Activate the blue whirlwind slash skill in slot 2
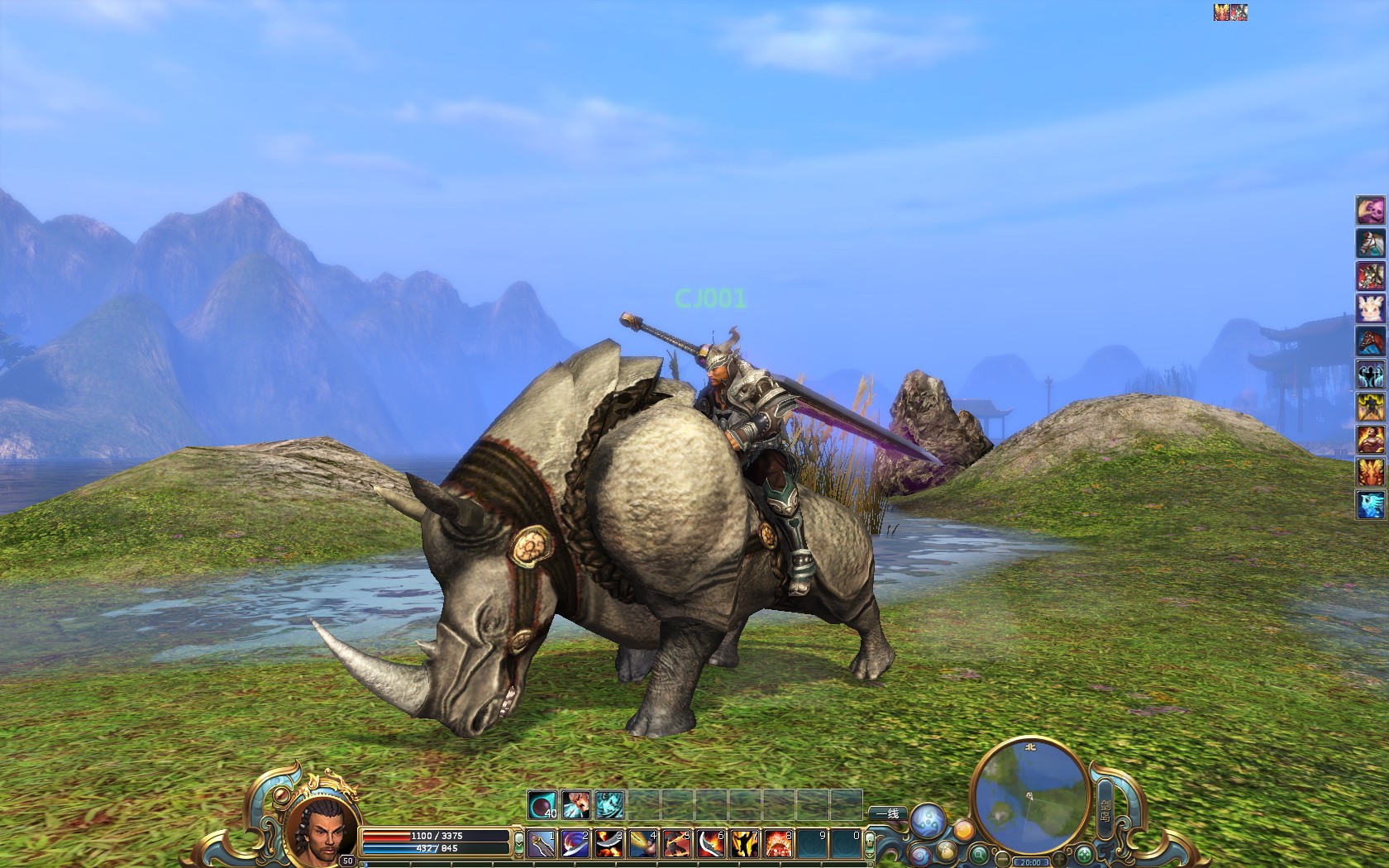Screen dimensions: 1389x868 click(575, 844)
